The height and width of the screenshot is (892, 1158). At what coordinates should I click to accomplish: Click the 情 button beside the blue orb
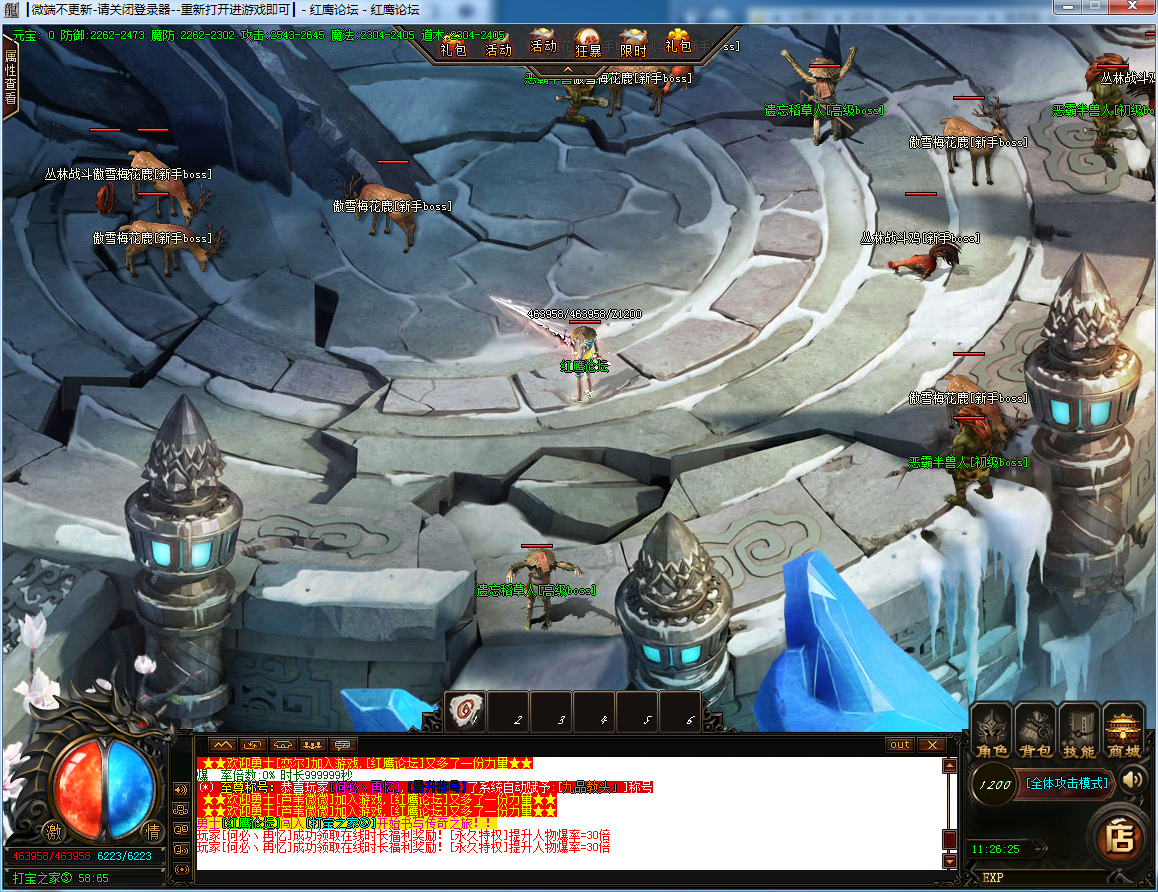(152, 831)
